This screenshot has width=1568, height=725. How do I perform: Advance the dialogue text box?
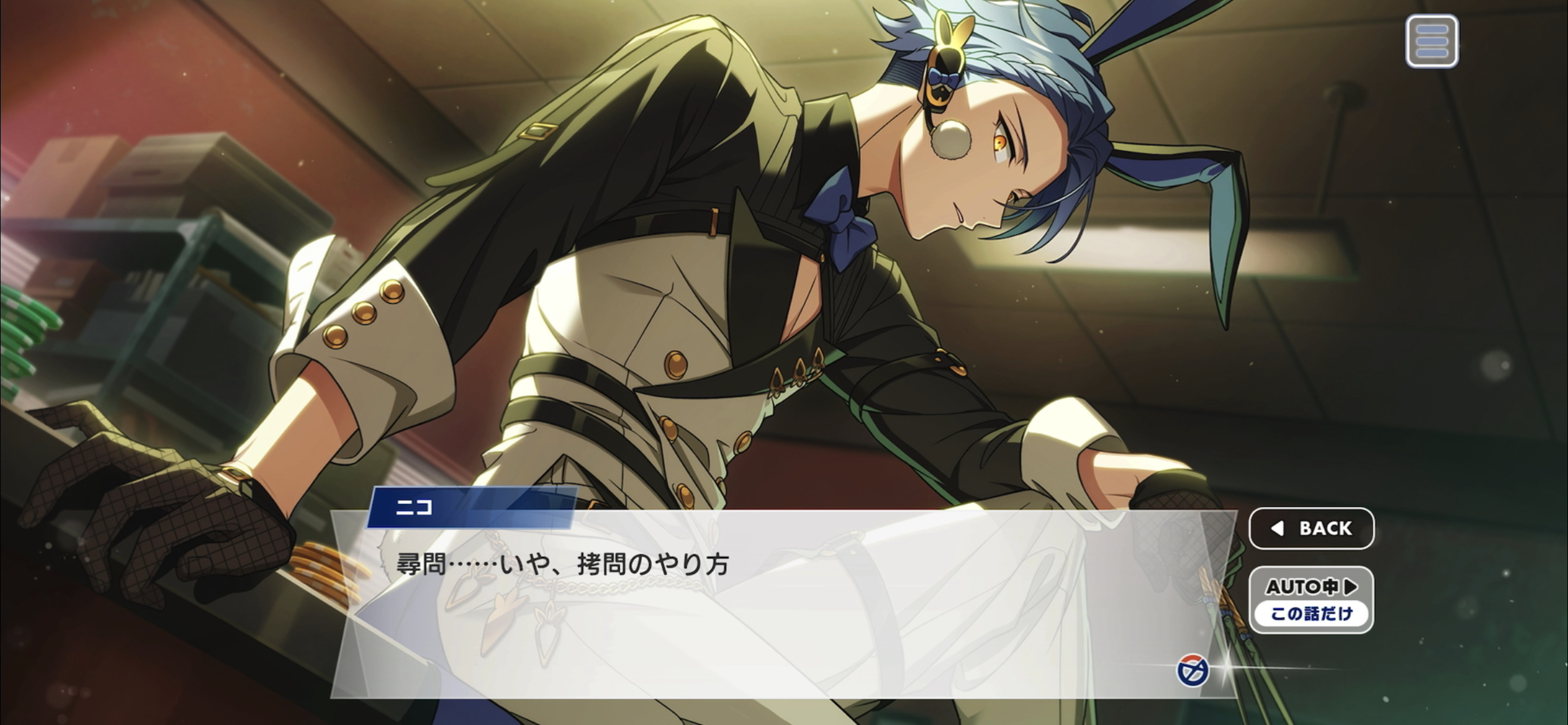coord(743,607)
